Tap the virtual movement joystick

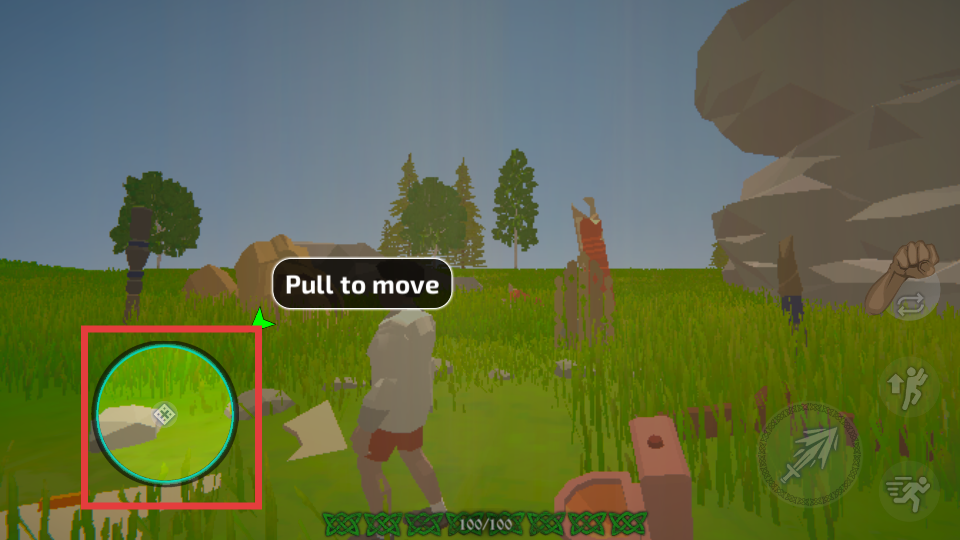(165, 413)
